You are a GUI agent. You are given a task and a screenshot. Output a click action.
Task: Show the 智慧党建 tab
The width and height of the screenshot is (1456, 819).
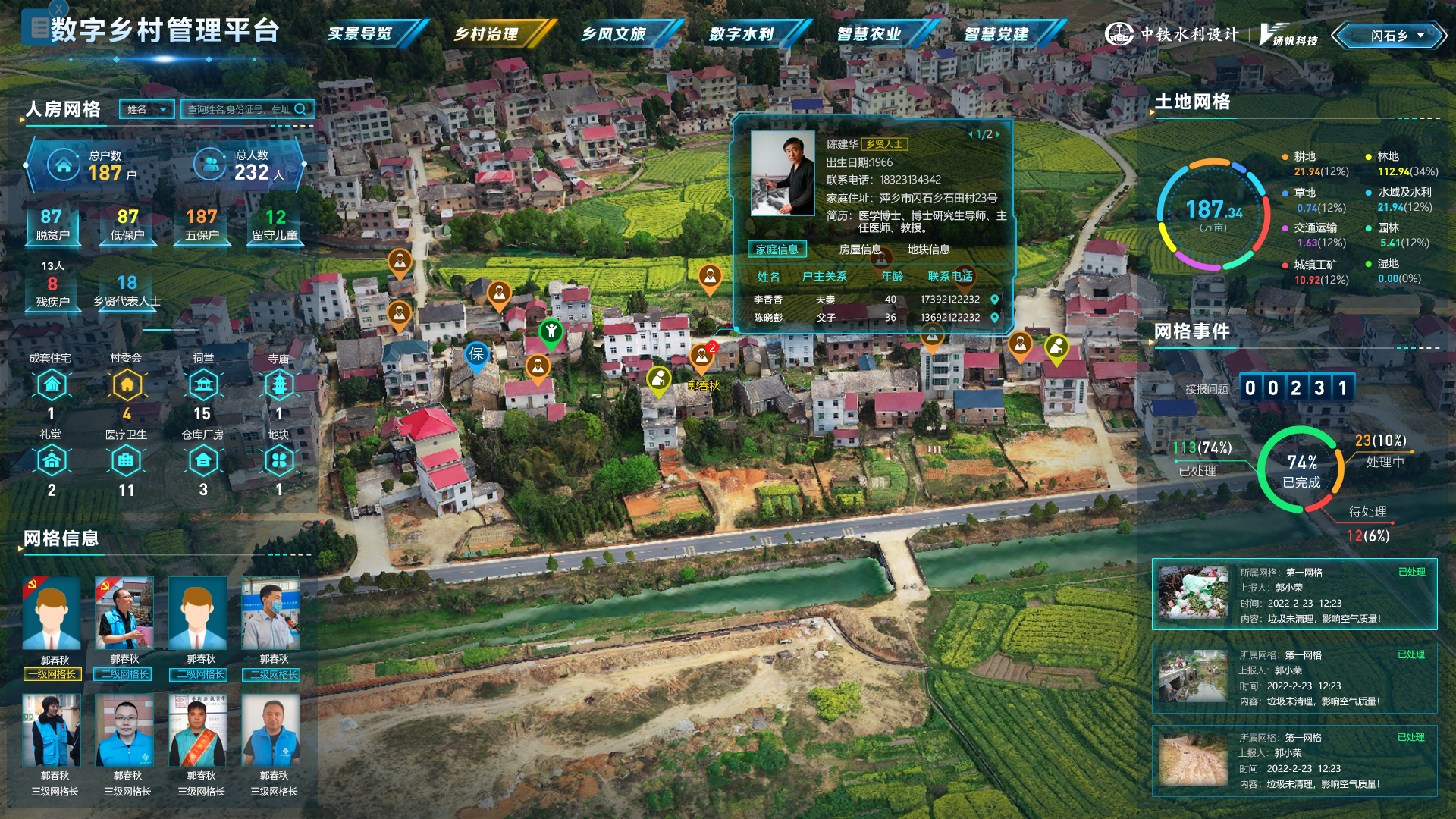[x=997, y=34]
